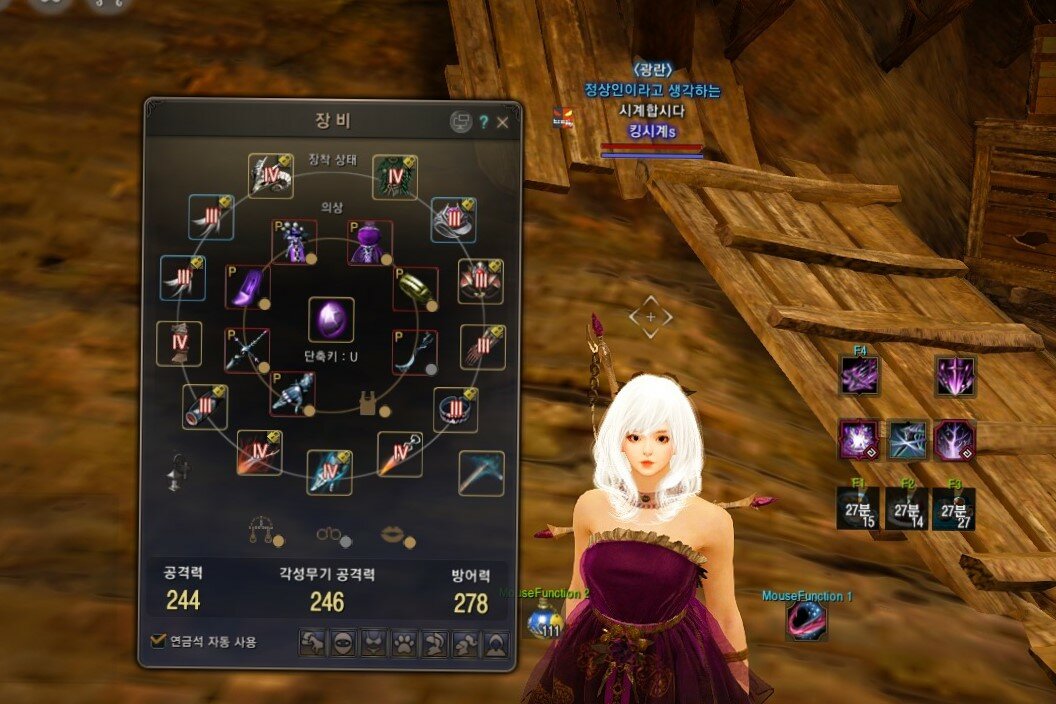Activate the blue crossed-slash skill icon
Viewport: 1056px width, 704px height.
[908, 440]
